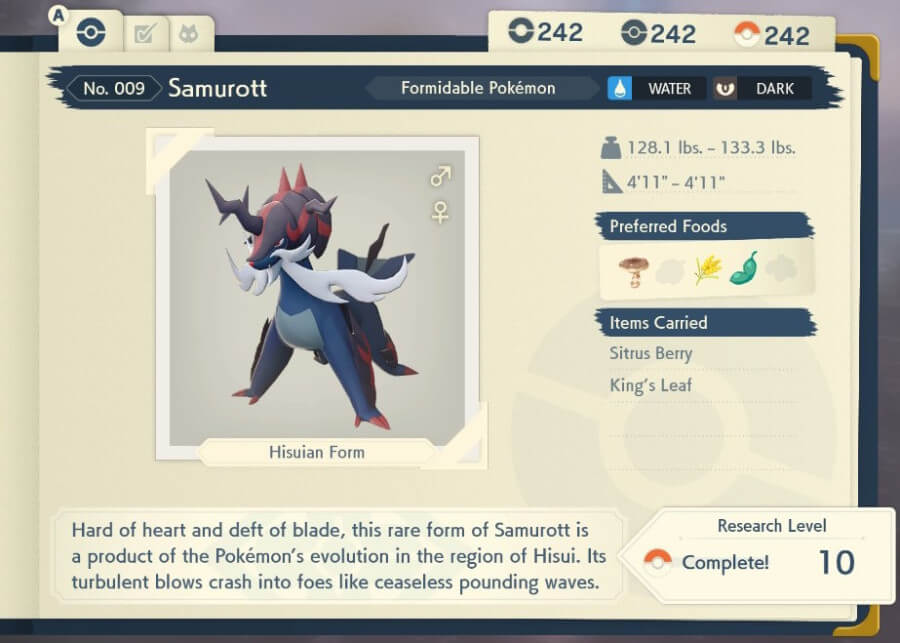Click the Dark type tag

(761, 88)
